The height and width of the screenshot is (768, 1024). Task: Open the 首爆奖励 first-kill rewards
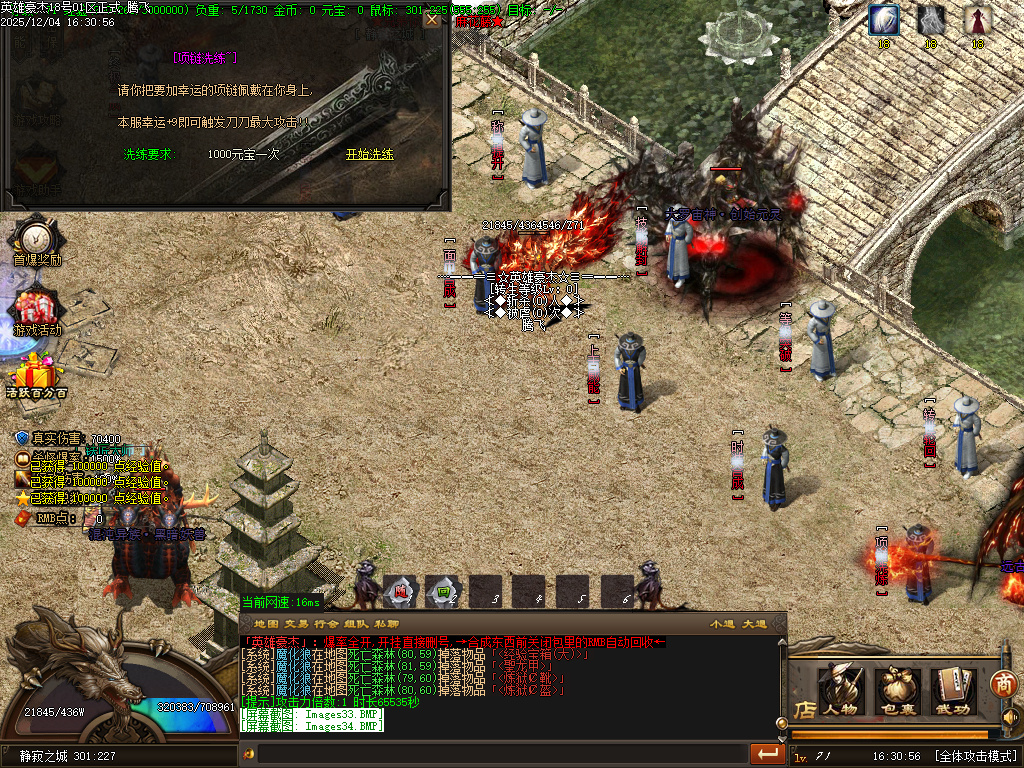pyautogui.click(x=36, y=241)
